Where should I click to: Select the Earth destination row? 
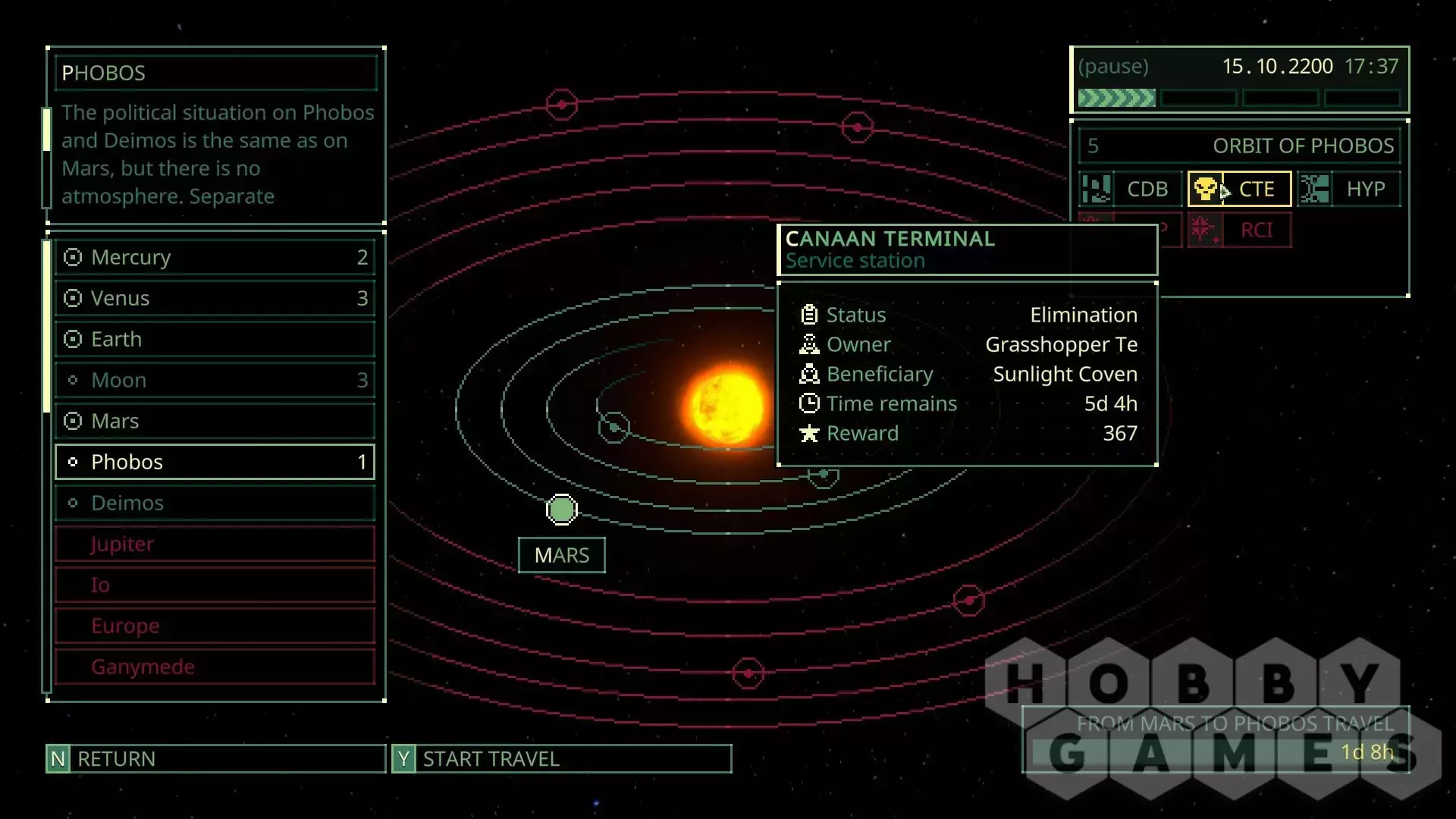click(215, 340)
